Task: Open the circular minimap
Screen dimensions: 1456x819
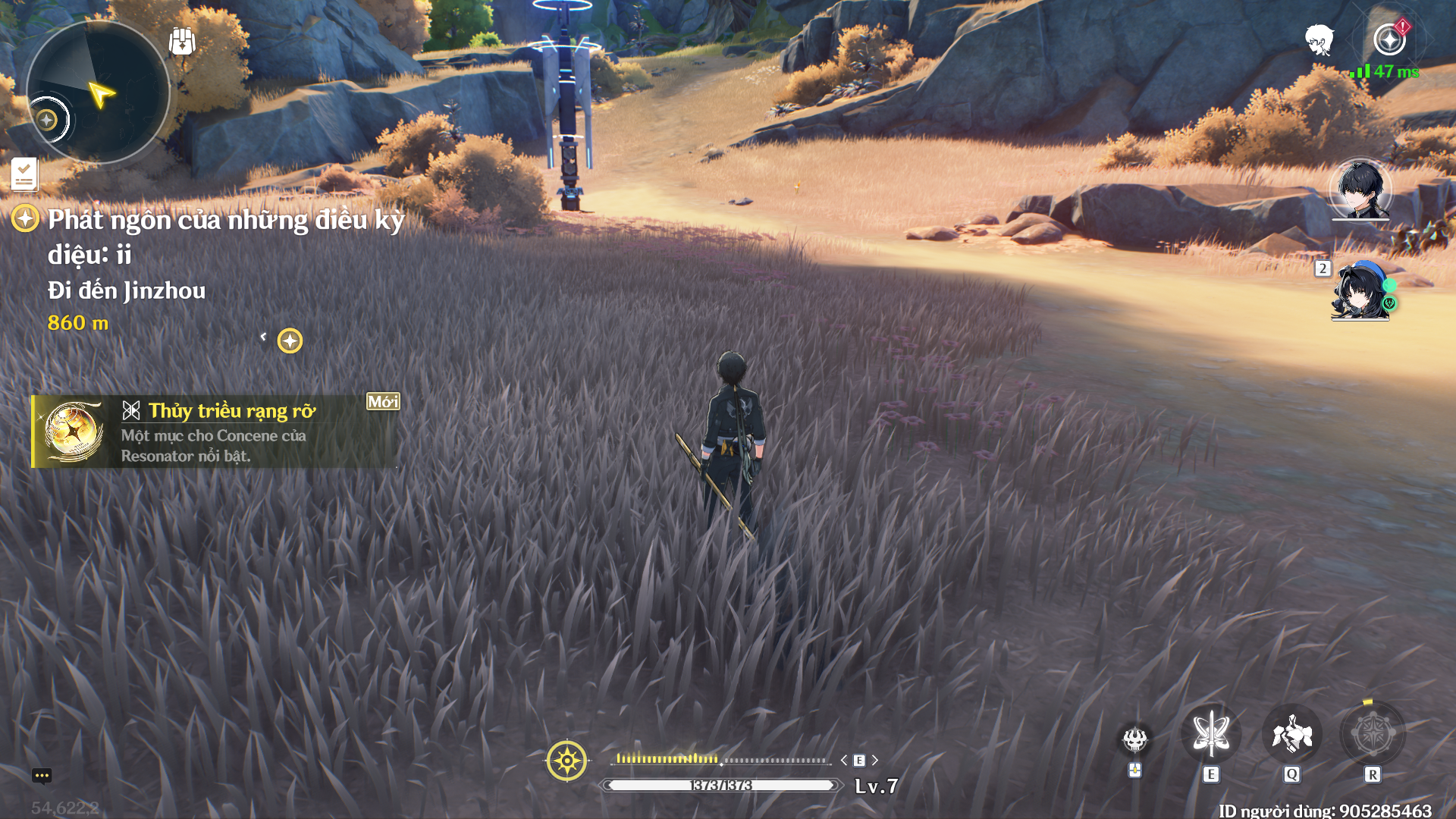Action: click(x=97, y=93)
